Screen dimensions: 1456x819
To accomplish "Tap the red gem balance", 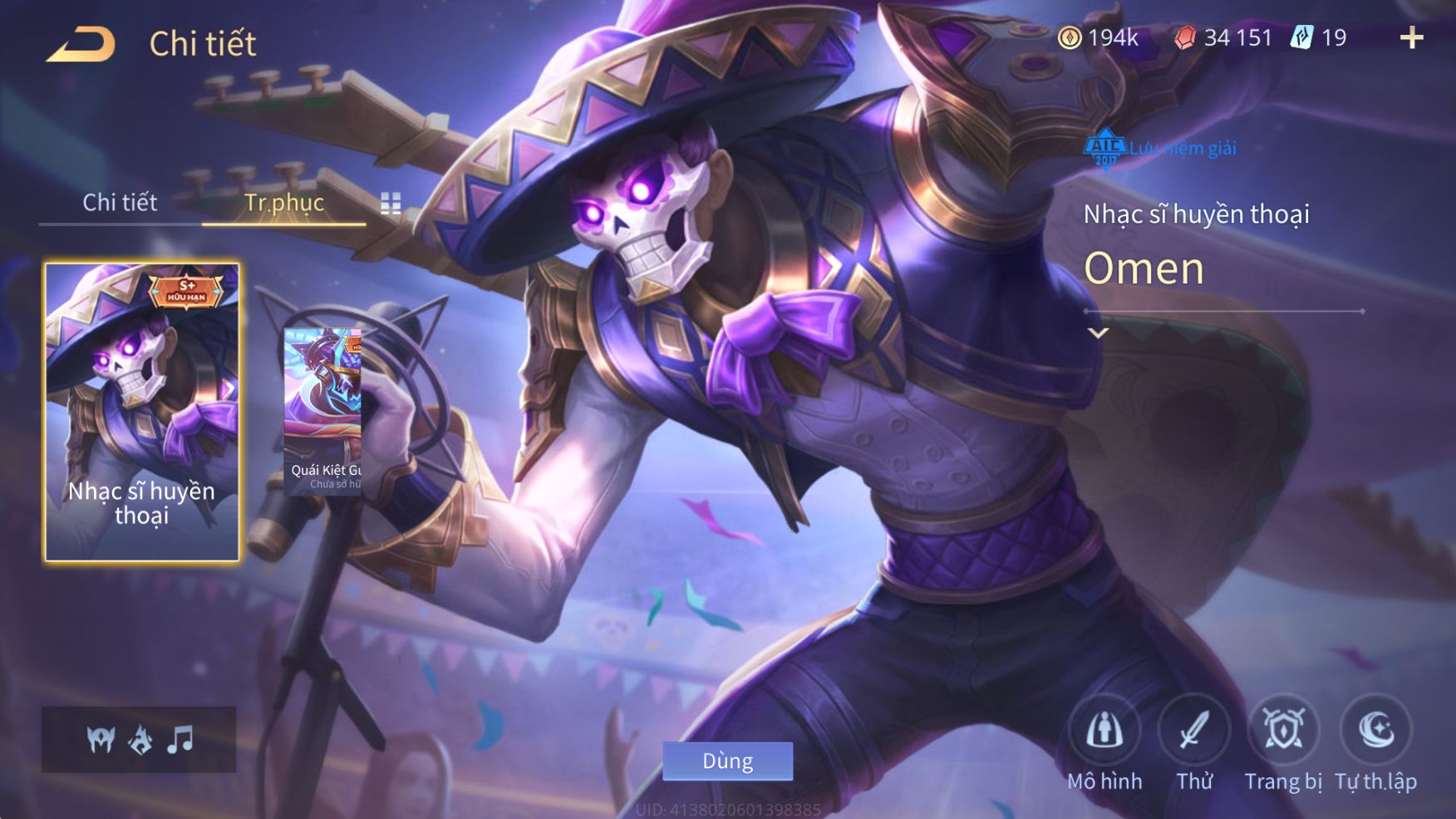I will pyautogui.click(x=1223, y=37).
